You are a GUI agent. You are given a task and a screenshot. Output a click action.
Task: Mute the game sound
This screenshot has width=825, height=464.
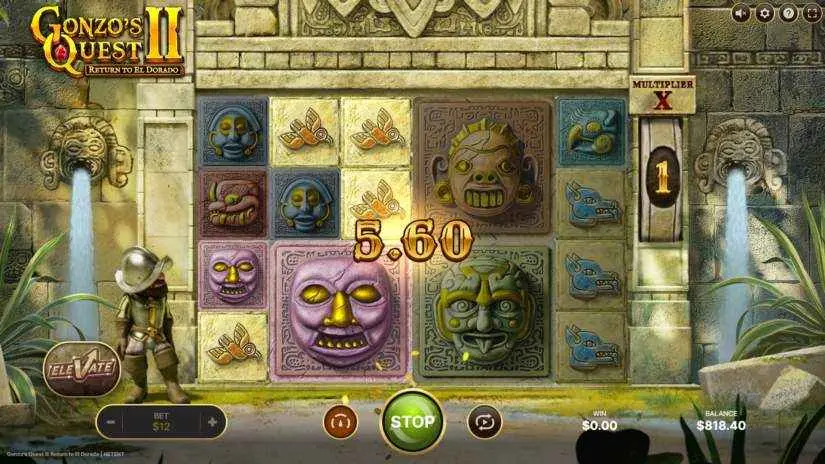(741, 13)
